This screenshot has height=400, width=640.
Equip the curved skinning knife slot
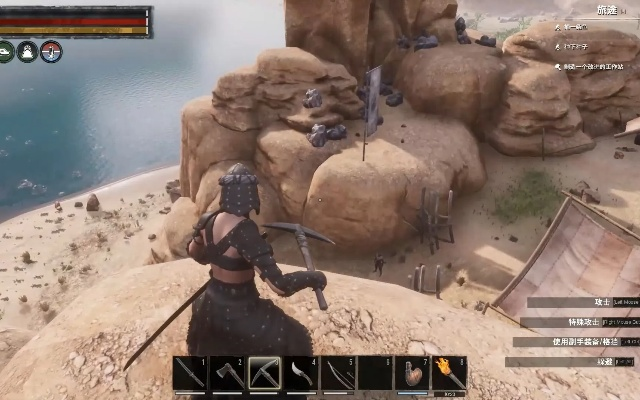[x=301, y=373]
